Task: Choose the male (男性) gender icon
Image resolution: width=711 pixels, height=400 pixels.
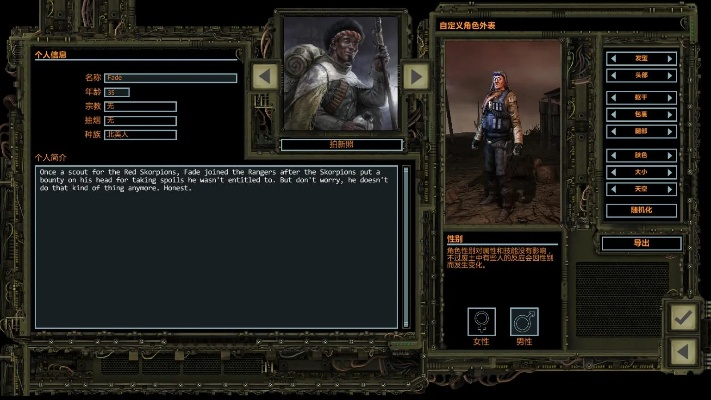Action: pos(524,321)
